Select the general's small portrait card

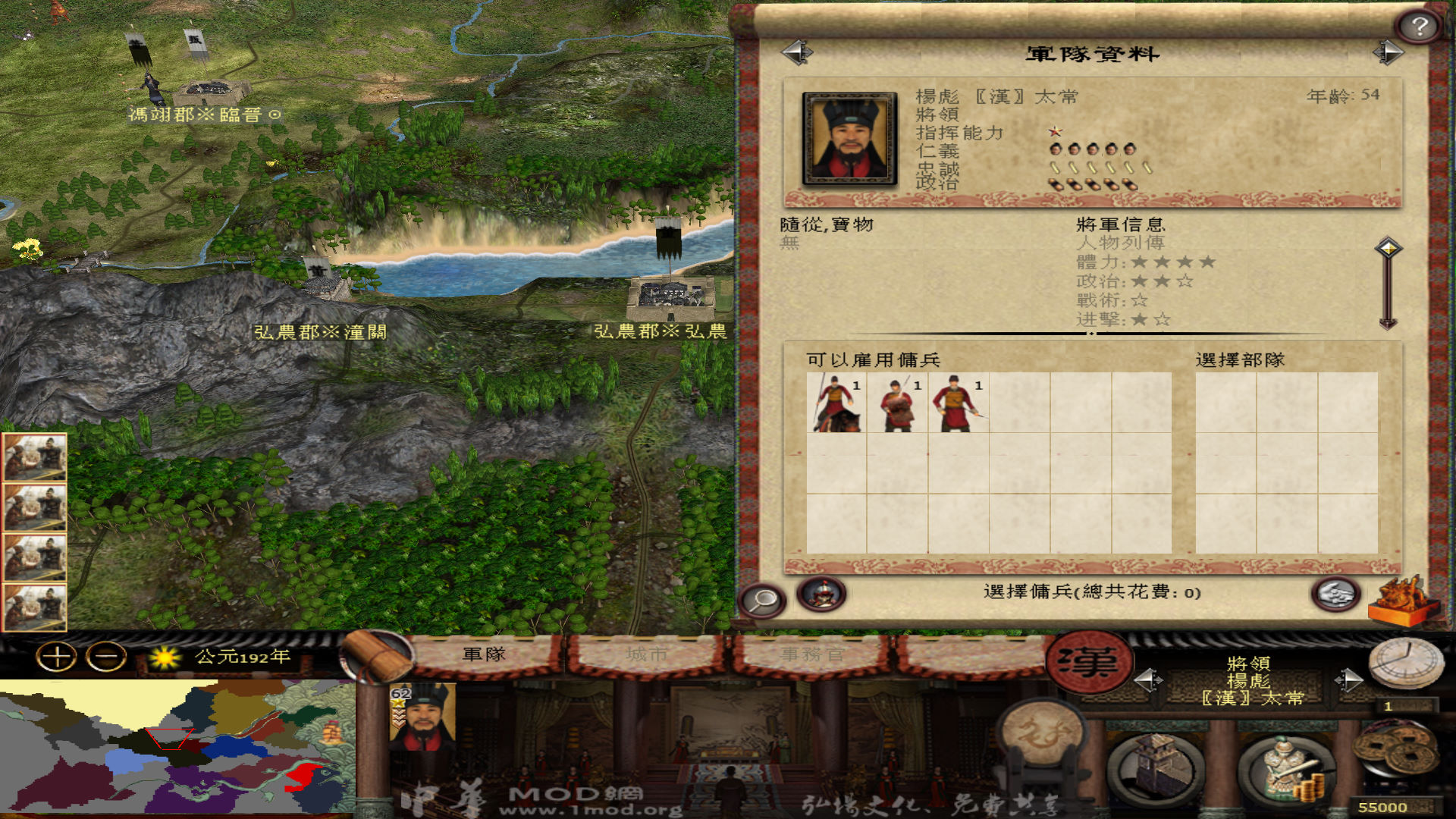[x=423, y=717]
